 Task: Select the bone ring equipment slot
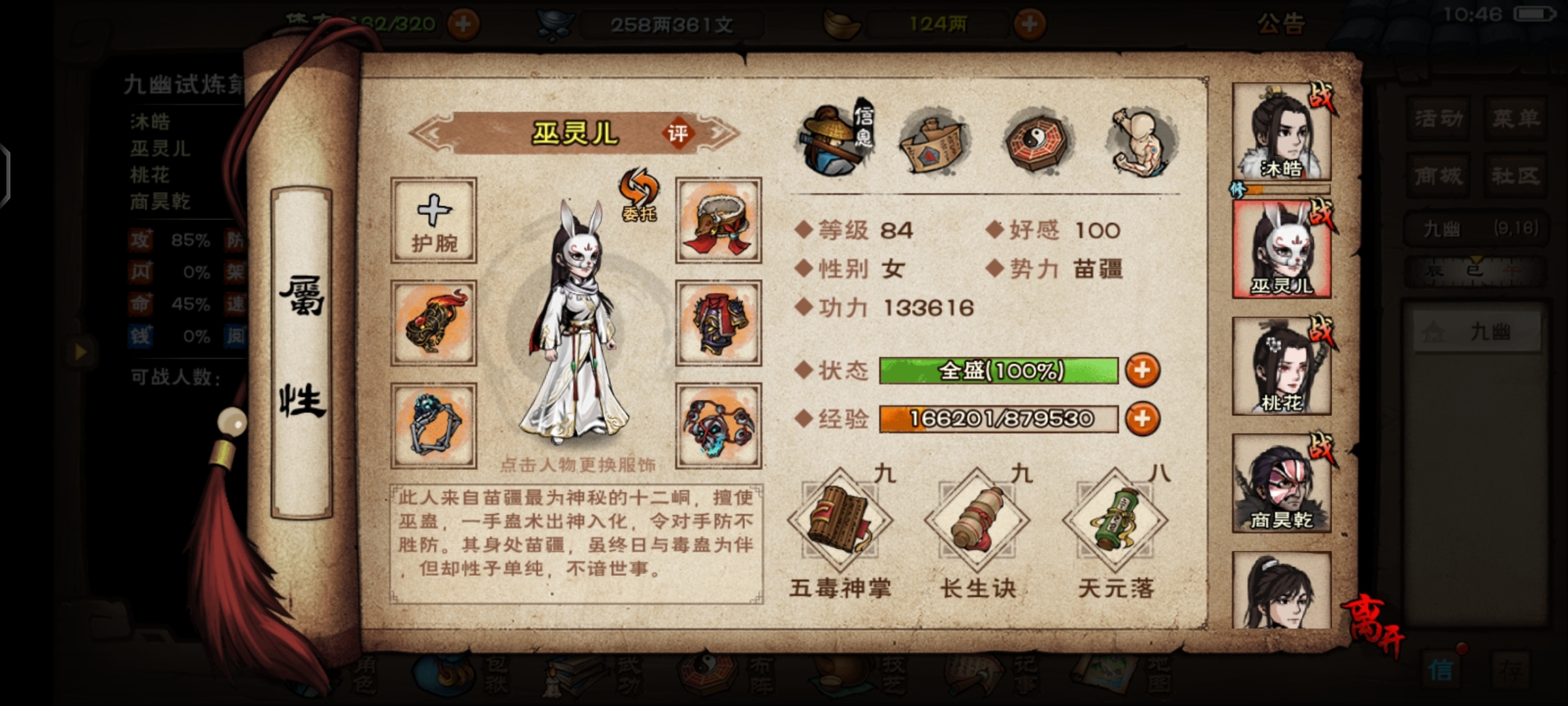[434, 426]
